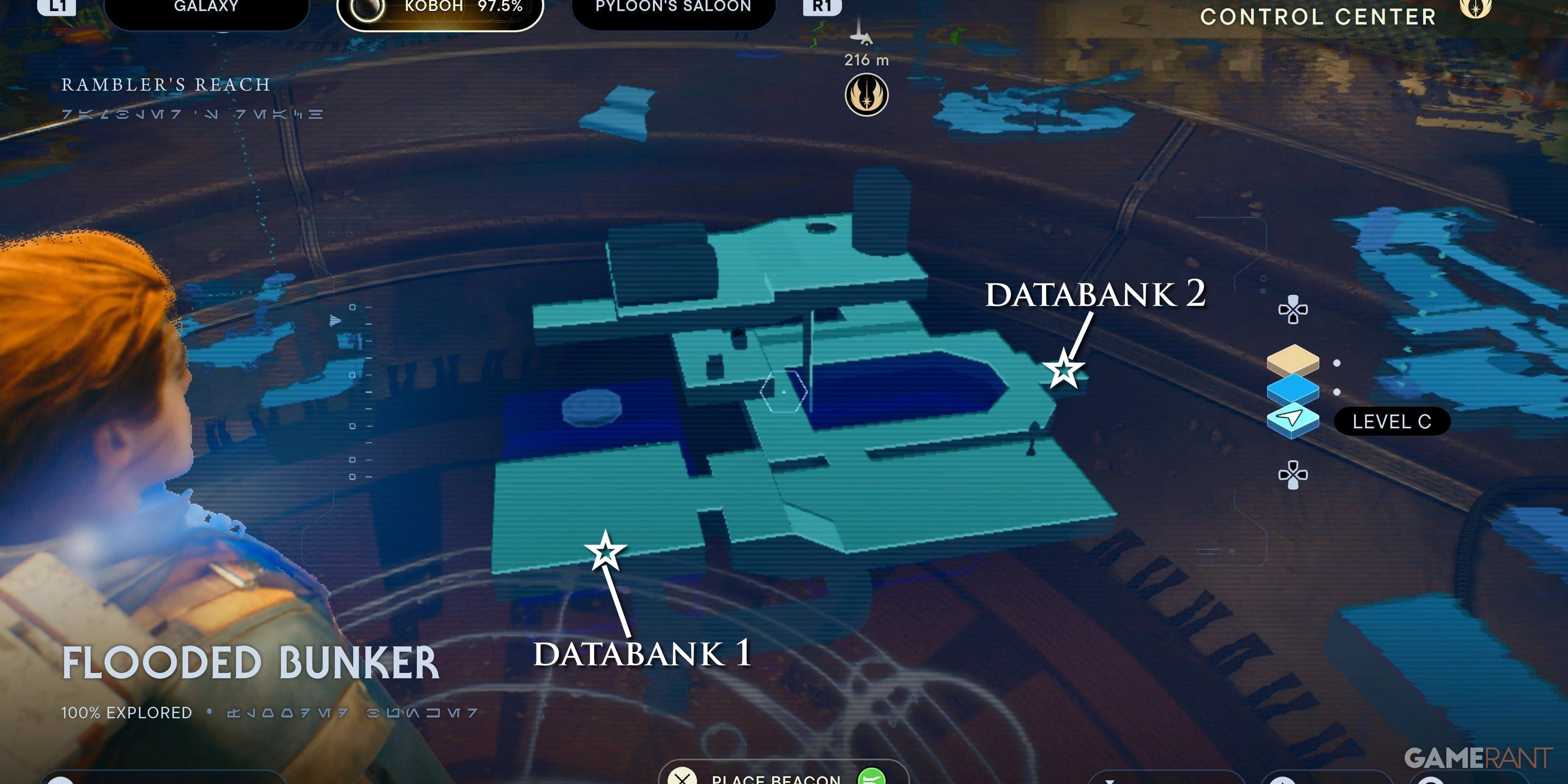Viewport: 1568px width, 784px height.
Task: Click the Koboh planet orb icon in the header
Action: [366, 9]
